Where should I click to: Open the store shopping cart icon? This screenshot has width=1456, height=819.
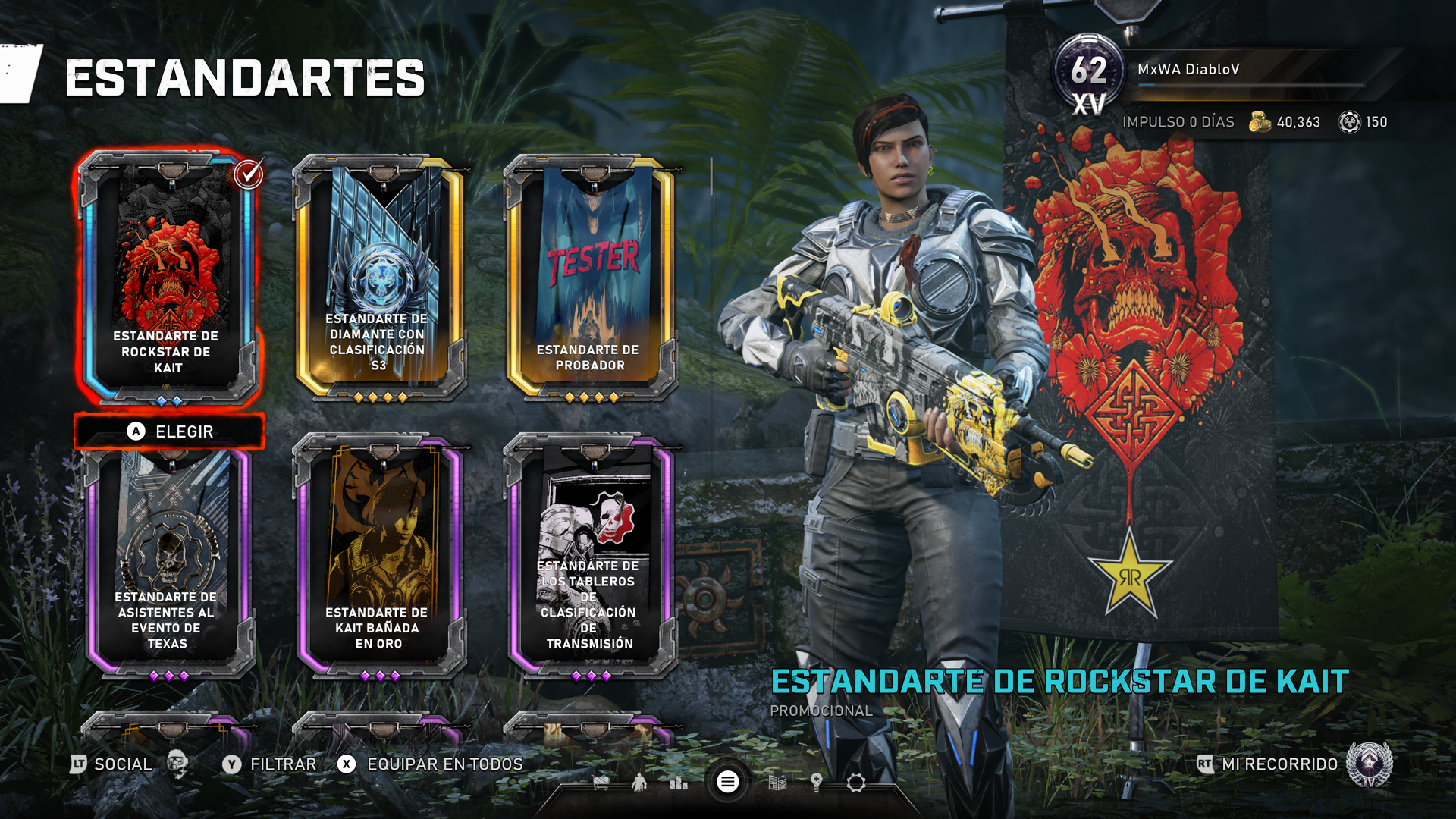(601, 783)
